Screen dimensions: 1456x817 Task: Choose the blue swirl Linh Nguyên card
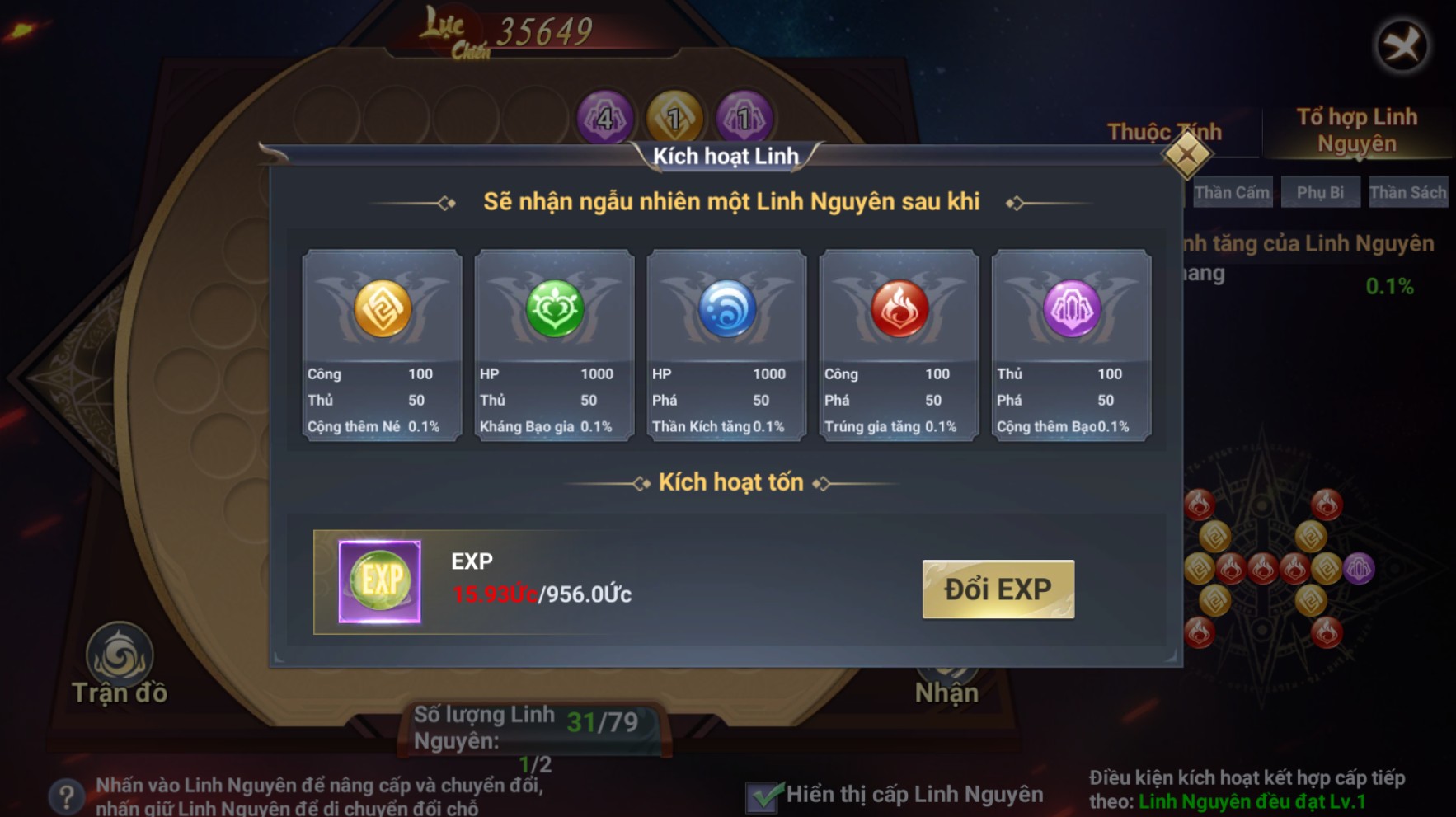pos(726,345)
